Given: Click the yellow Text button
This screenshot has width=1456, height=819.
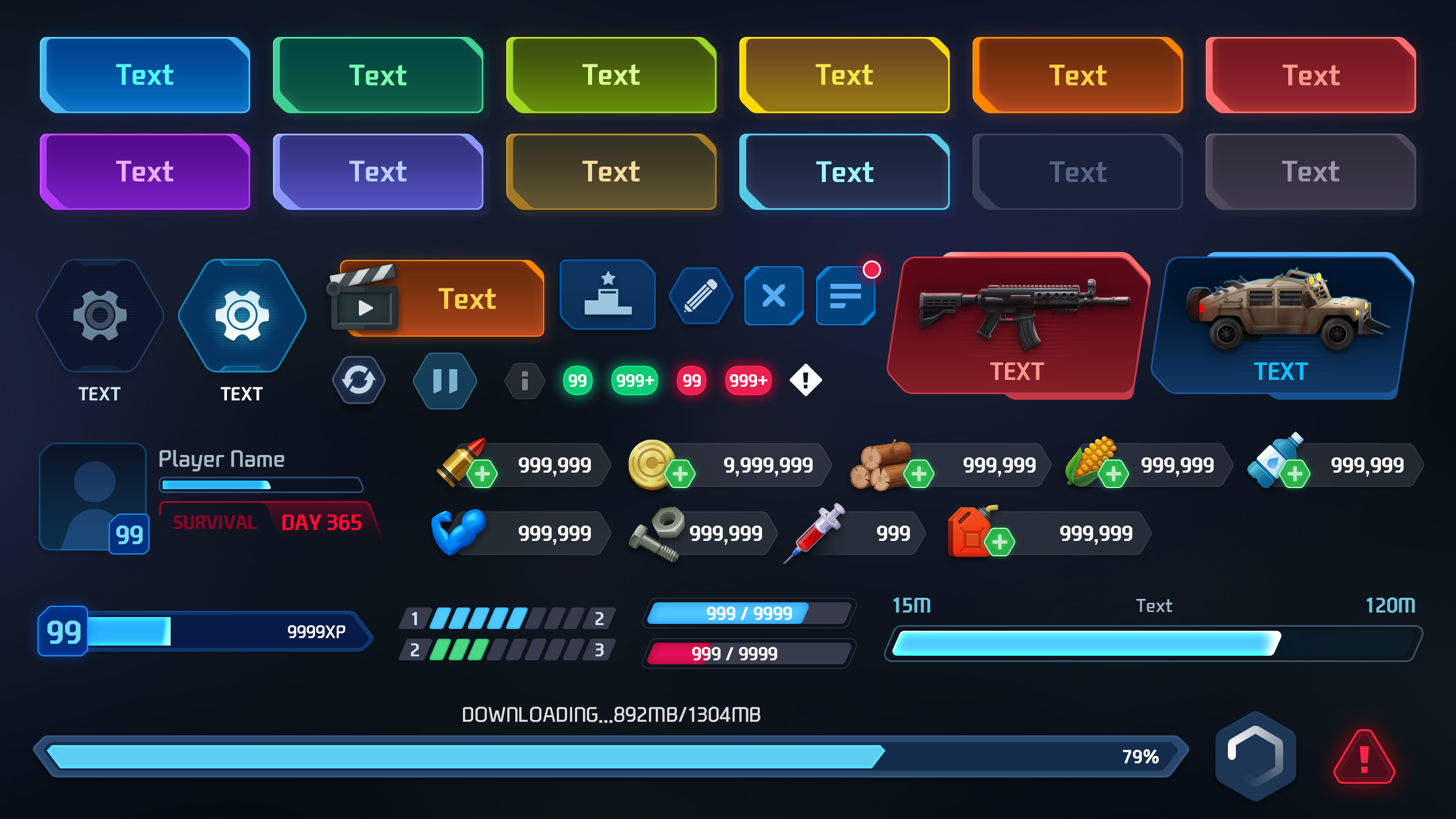Looking at the screenshot, I should point(844,75).
